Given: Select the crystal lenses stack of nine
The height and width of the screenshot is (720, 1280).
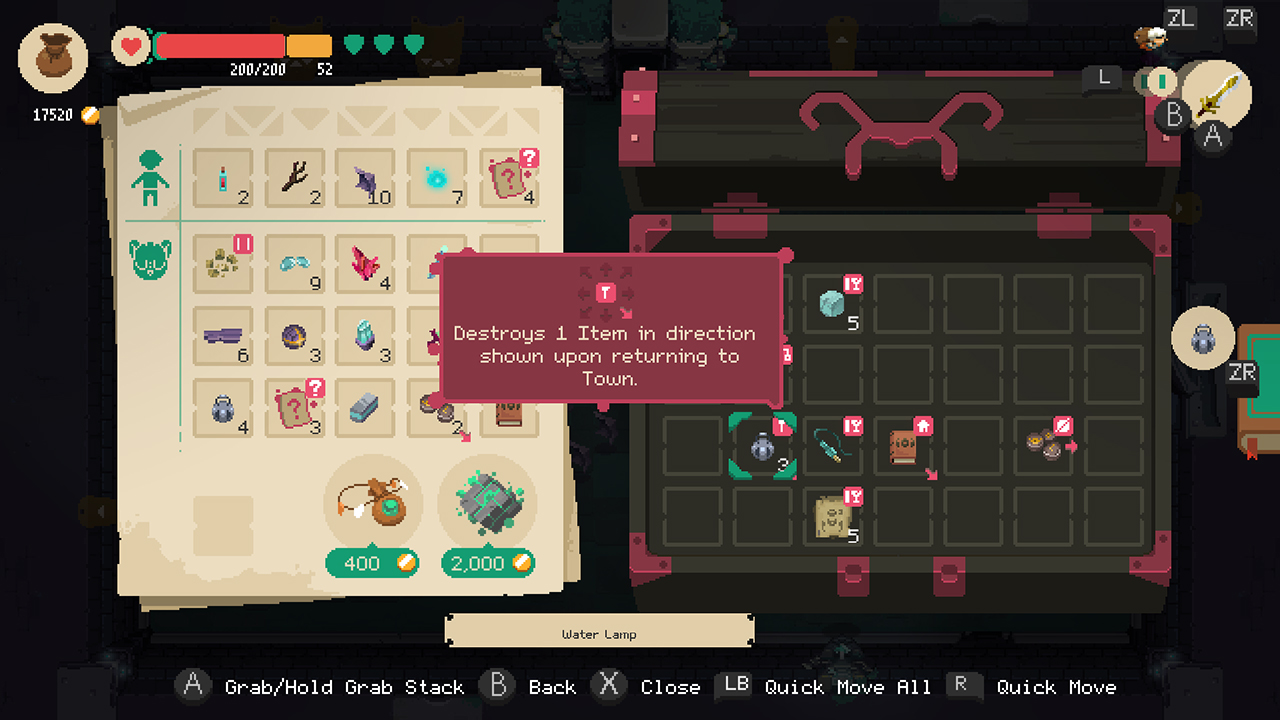Looking at the screenshot, I should tap(295, 262).
